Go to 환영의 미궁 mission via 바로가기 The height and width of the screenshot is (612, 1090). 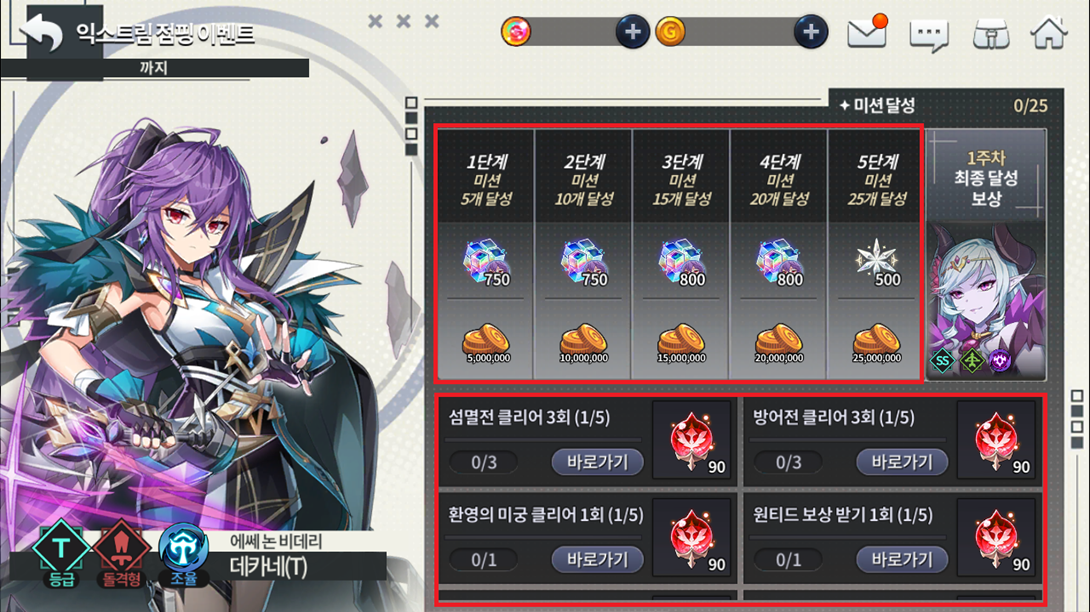click(597, 559)
